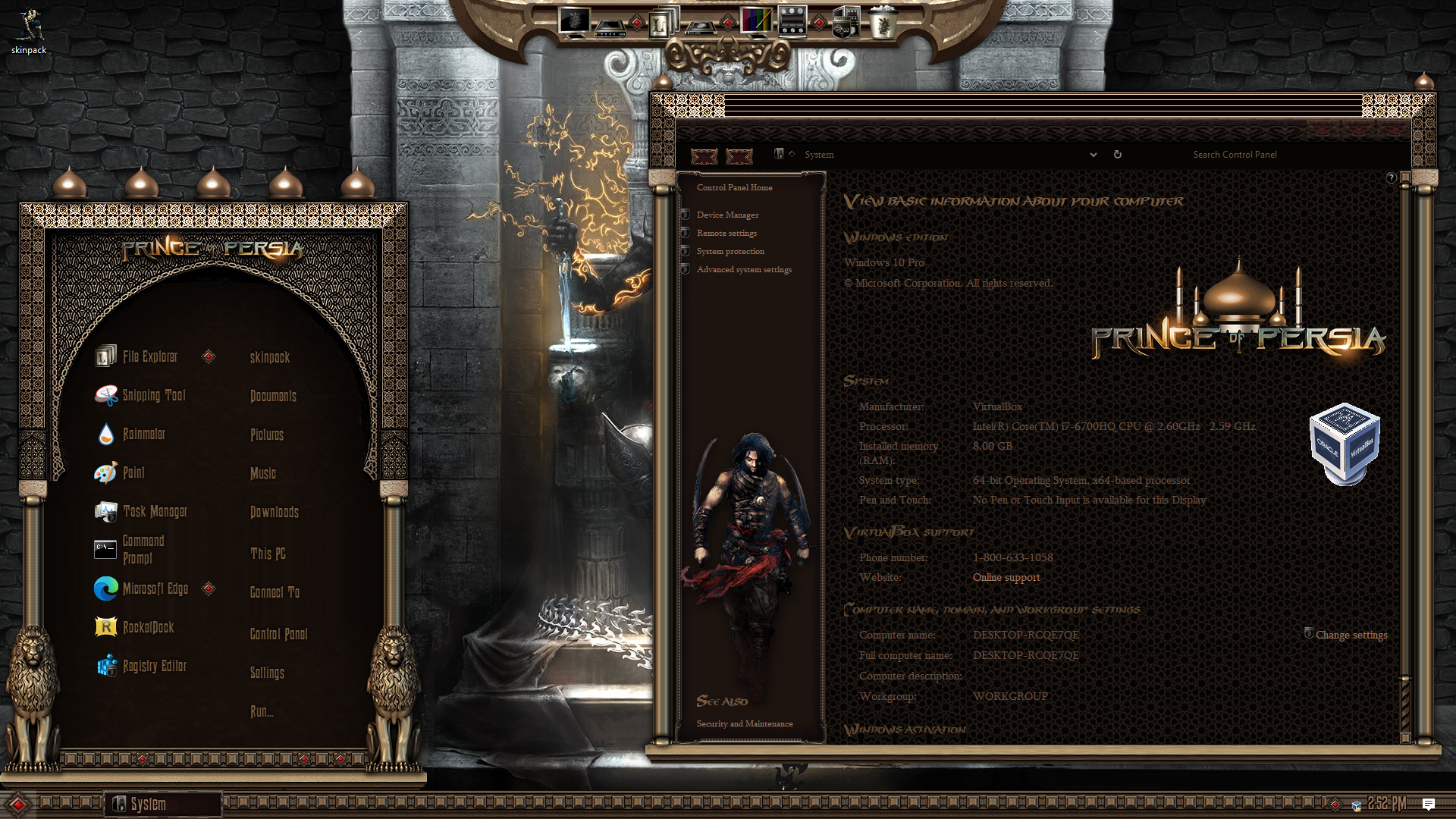Open the Registry Editor entry
This screenshot has width=1456, height=819.
(x=154, y=666)
